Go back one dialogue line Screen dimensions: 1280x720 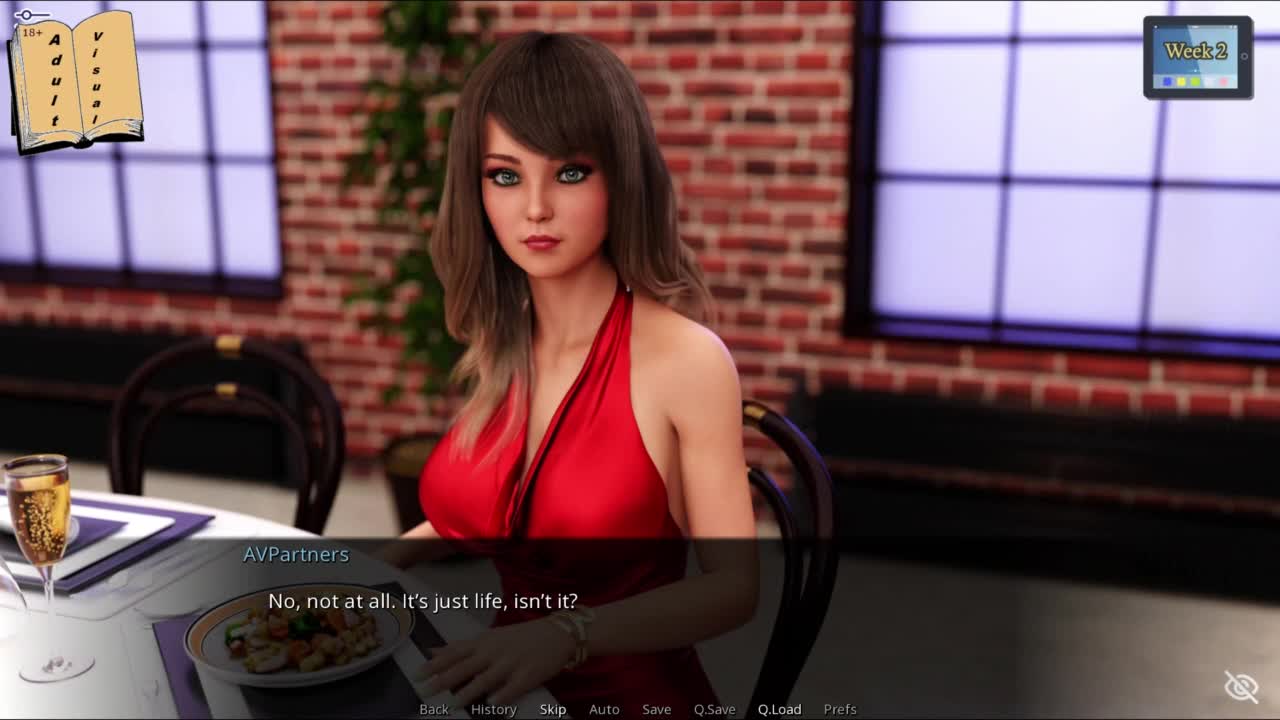click(434, 709)
